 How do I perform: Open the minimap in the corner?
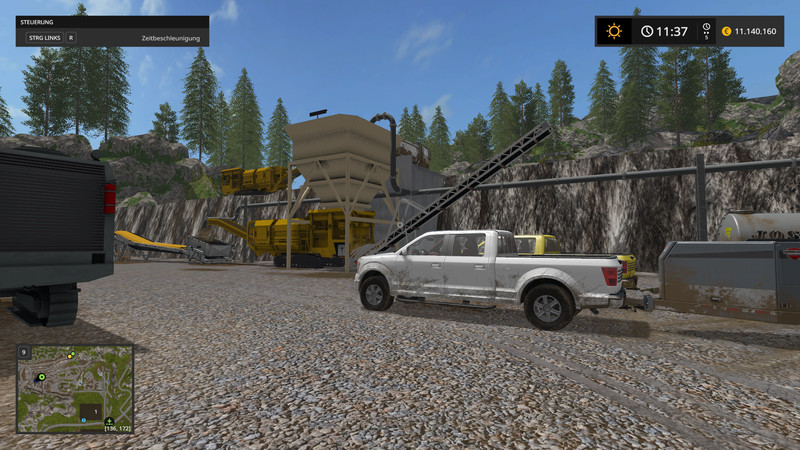pos(75,388)
